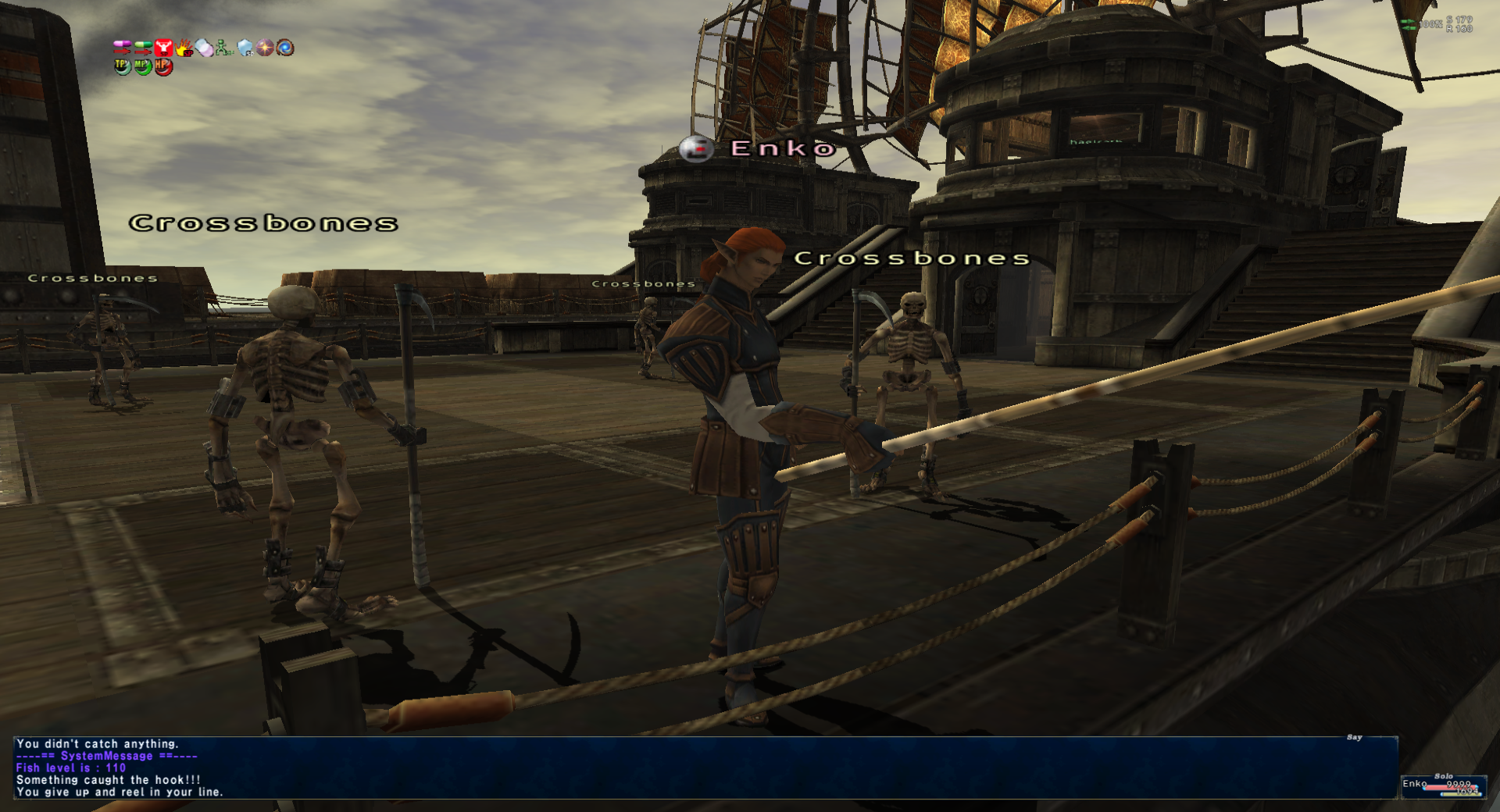Click the green MP status effect icon

coord(142,66)
